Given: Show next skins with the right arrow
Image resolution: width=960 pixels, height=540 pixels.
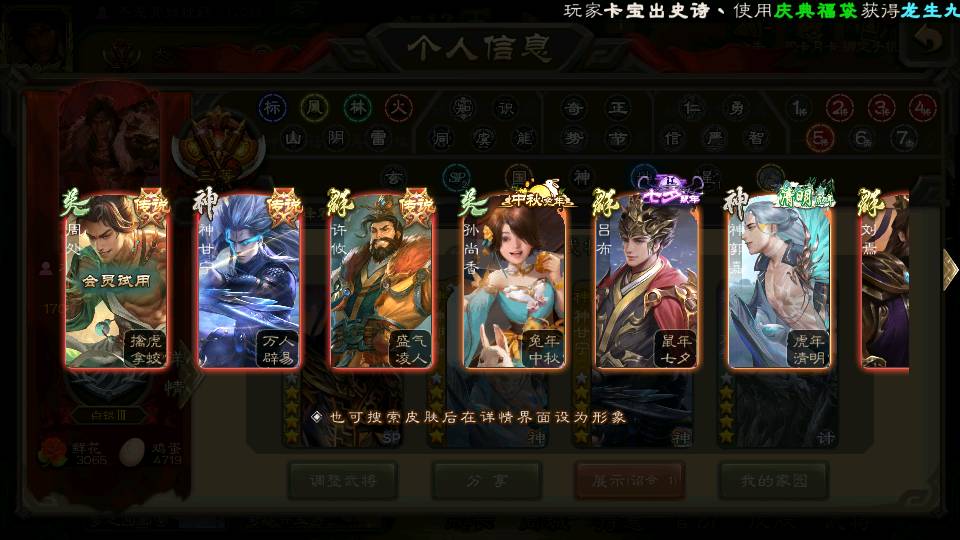Looking at the screenshot, I should (950, 268).
